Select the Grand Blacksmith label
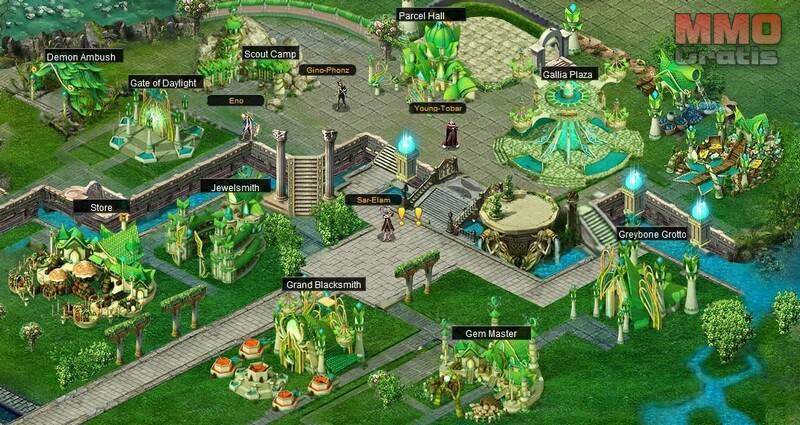Screen dimensions: 800x425 click(x=322, y=284)
